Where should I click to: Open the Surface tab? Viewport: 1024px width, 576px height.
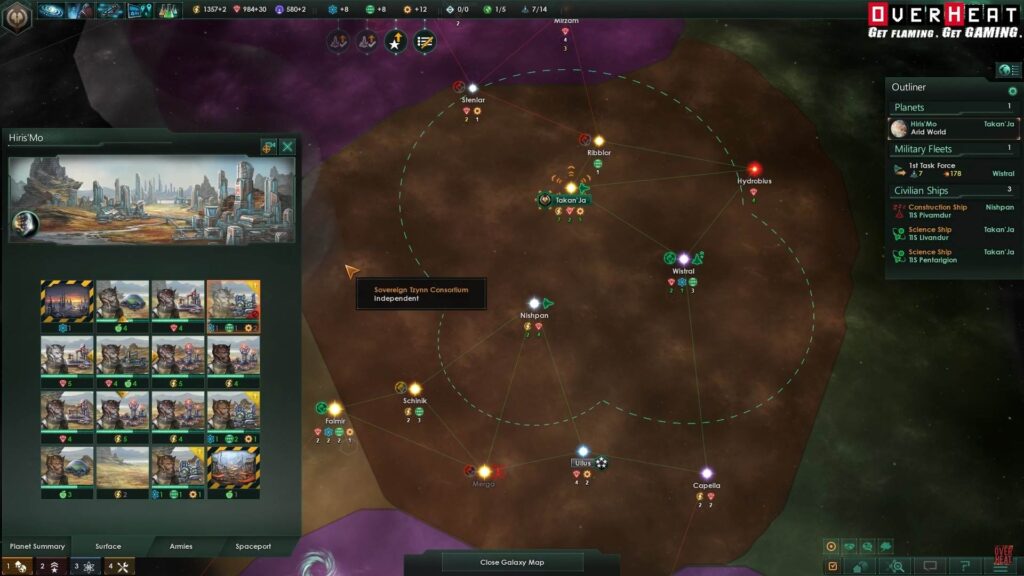pos(108,546)
